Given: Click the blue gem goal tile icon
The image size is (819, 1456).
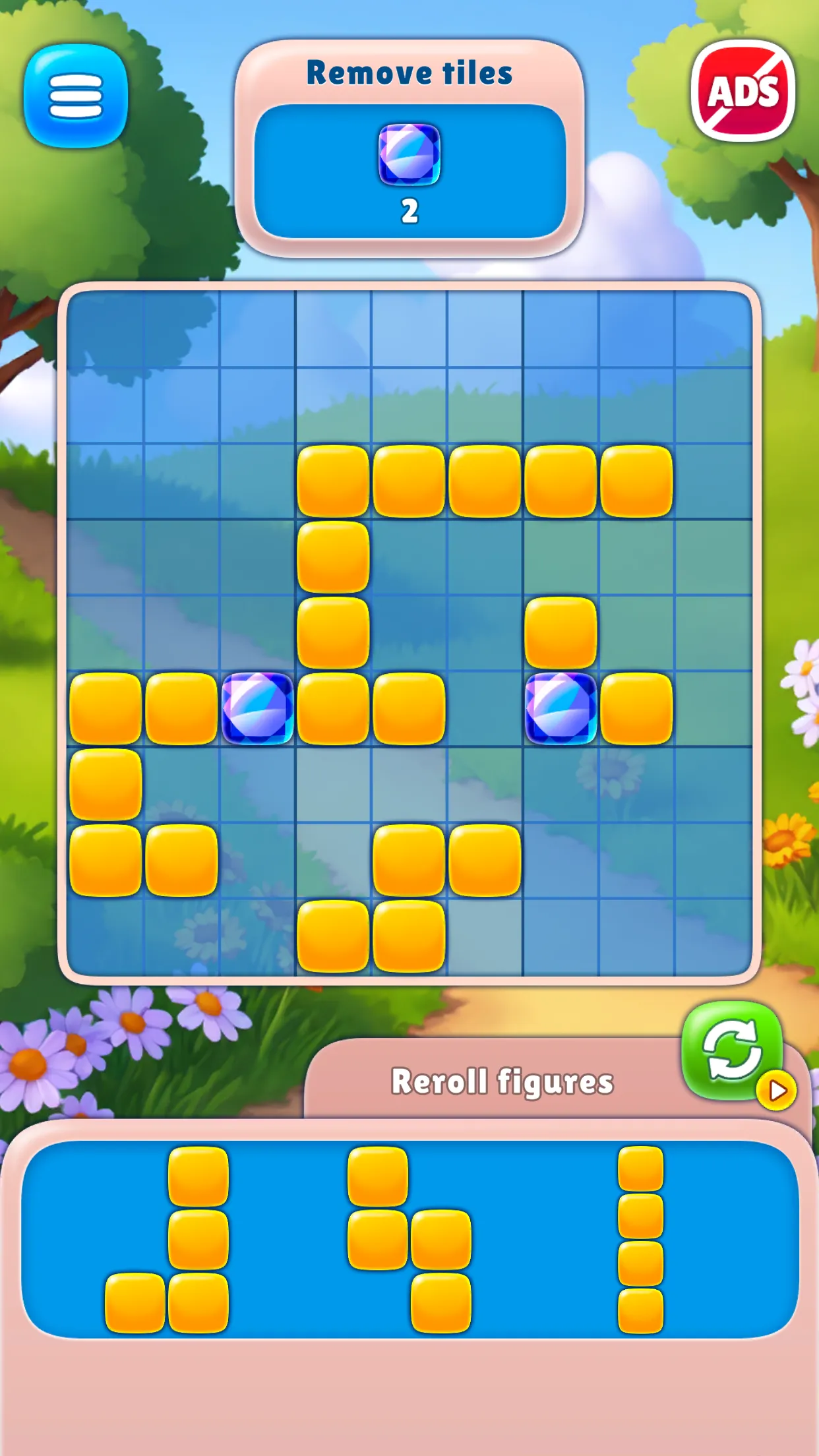Looking at the screenshot, I should (409, 154).
